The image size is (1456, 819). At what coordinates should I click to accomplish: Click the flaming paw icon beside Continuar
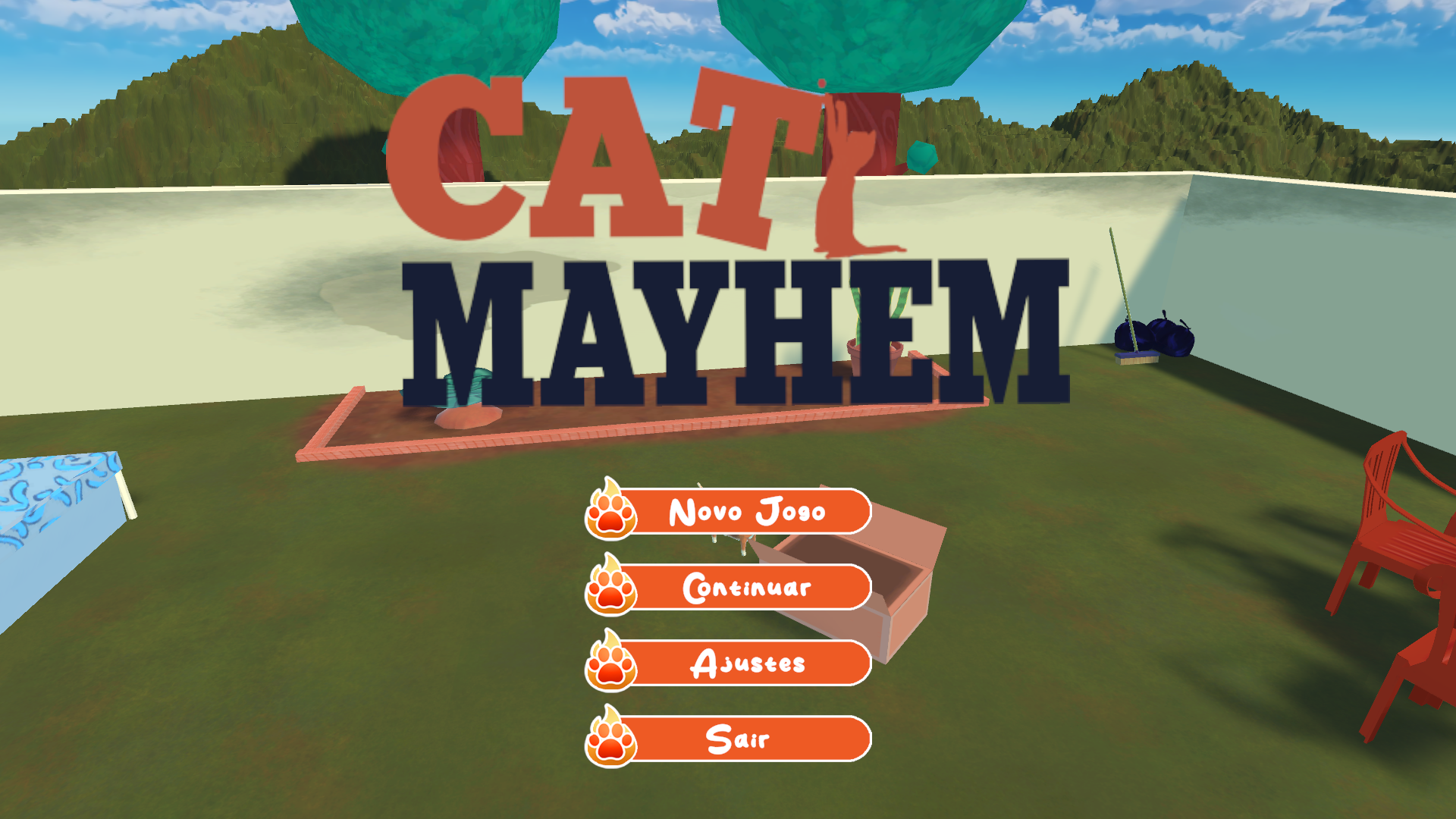coord(609,588)
